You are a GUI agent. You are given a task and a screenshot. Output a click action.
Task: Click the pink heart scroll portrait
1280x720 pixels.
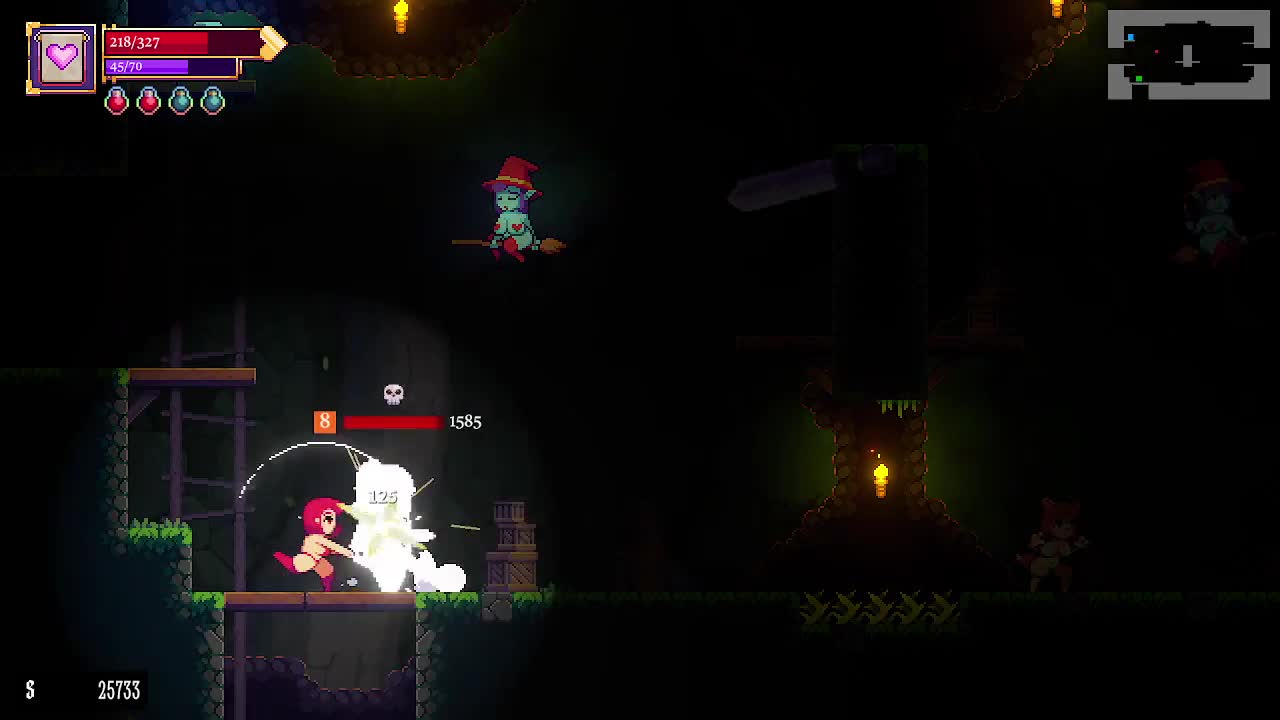(x=61, y=58)
